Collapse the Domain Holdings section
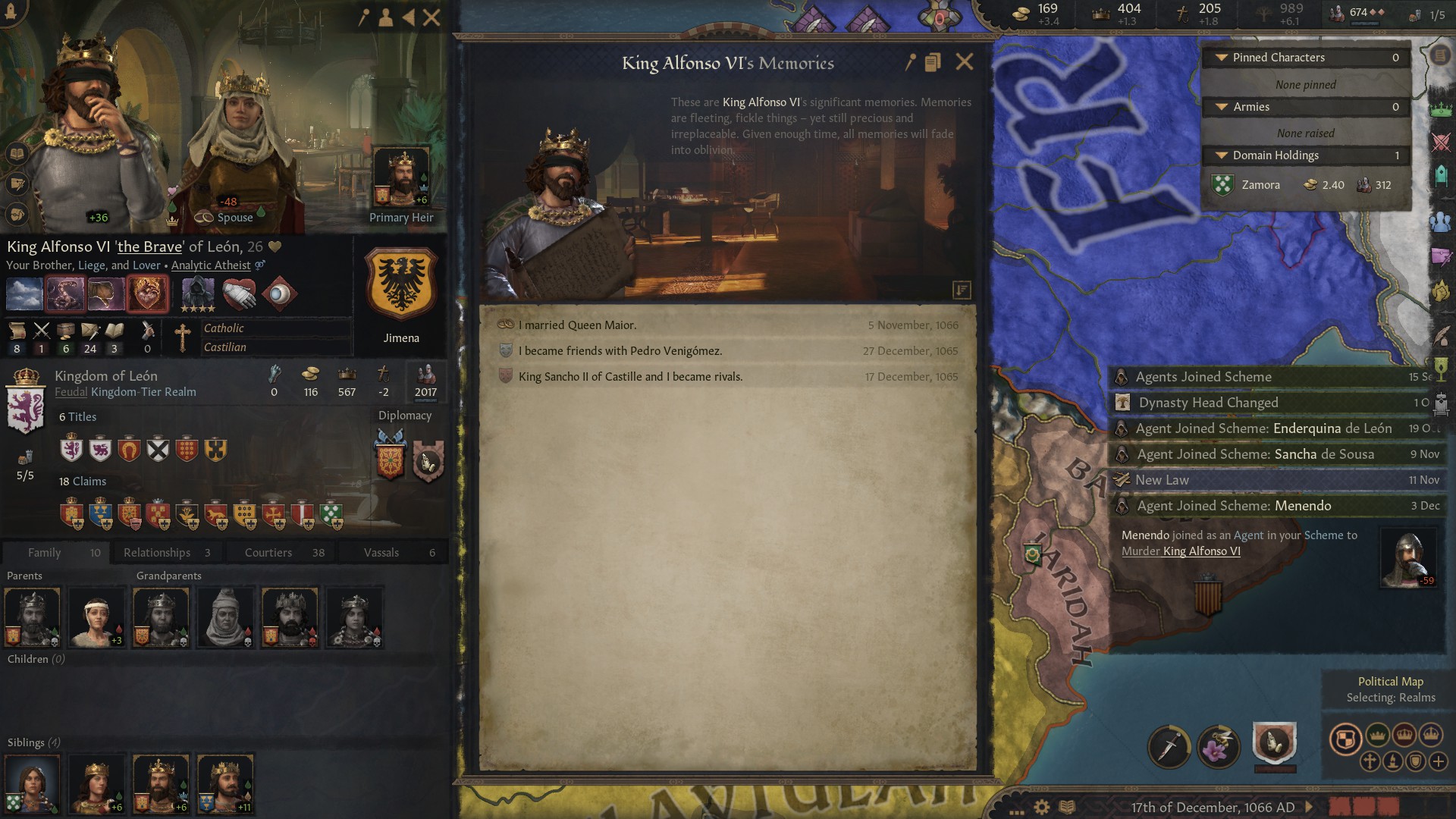The image size is (1456, 819). [1220, 155]
